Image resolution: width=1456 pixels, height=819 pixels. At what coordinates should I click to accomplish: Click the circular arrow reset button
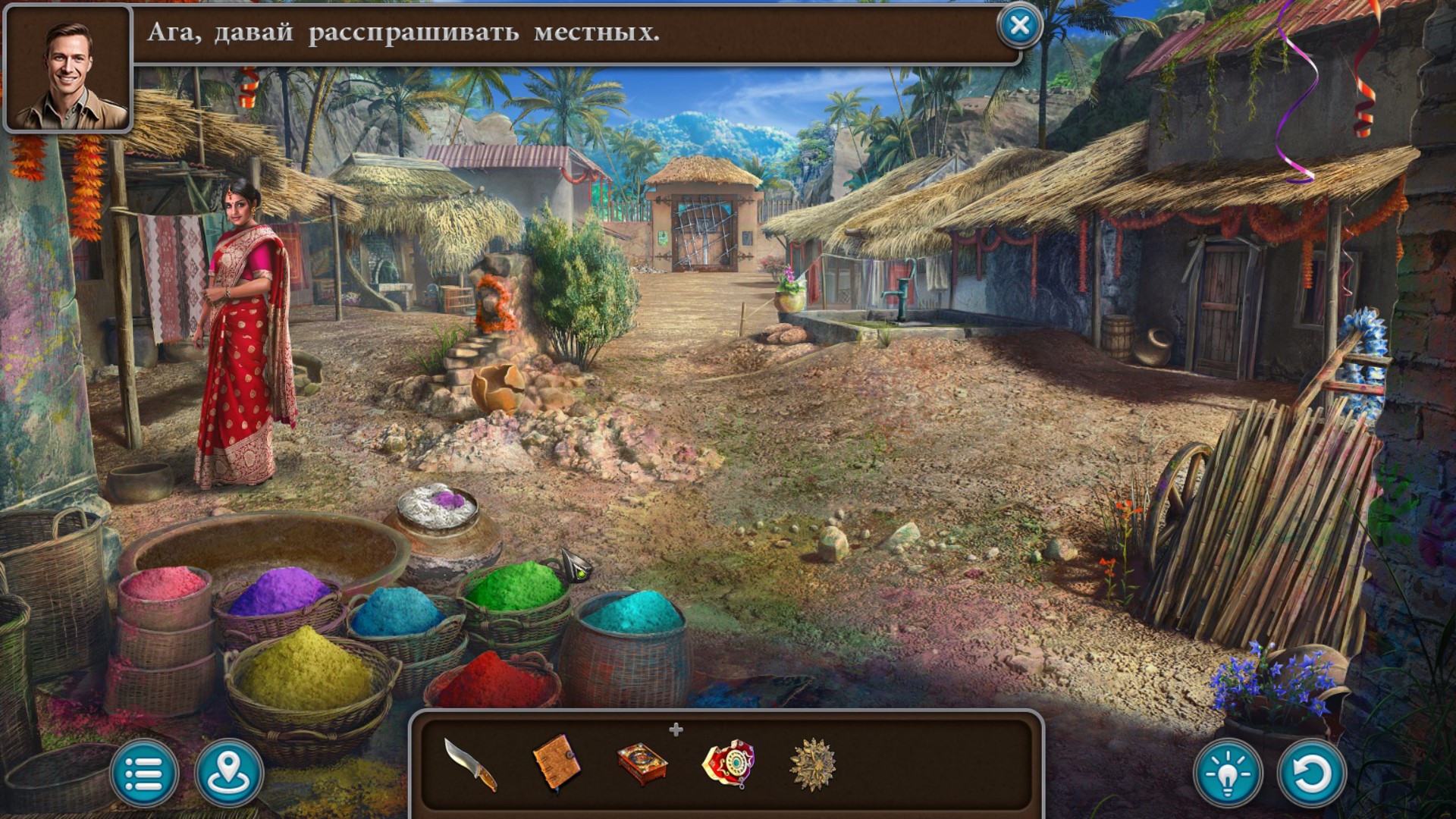(1311, 773)
